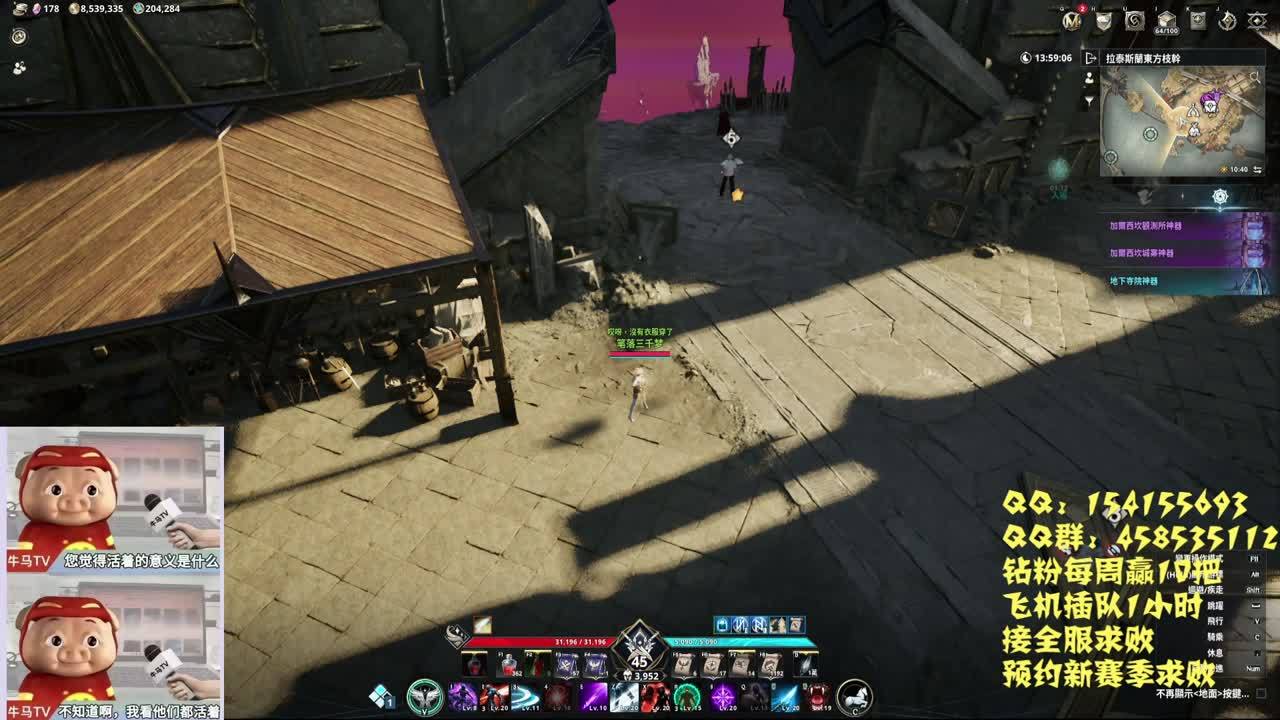Viewport: 1280px width, 720px height.
Task: Activate the green winged ability icon
Action: (x=425, y=696)
